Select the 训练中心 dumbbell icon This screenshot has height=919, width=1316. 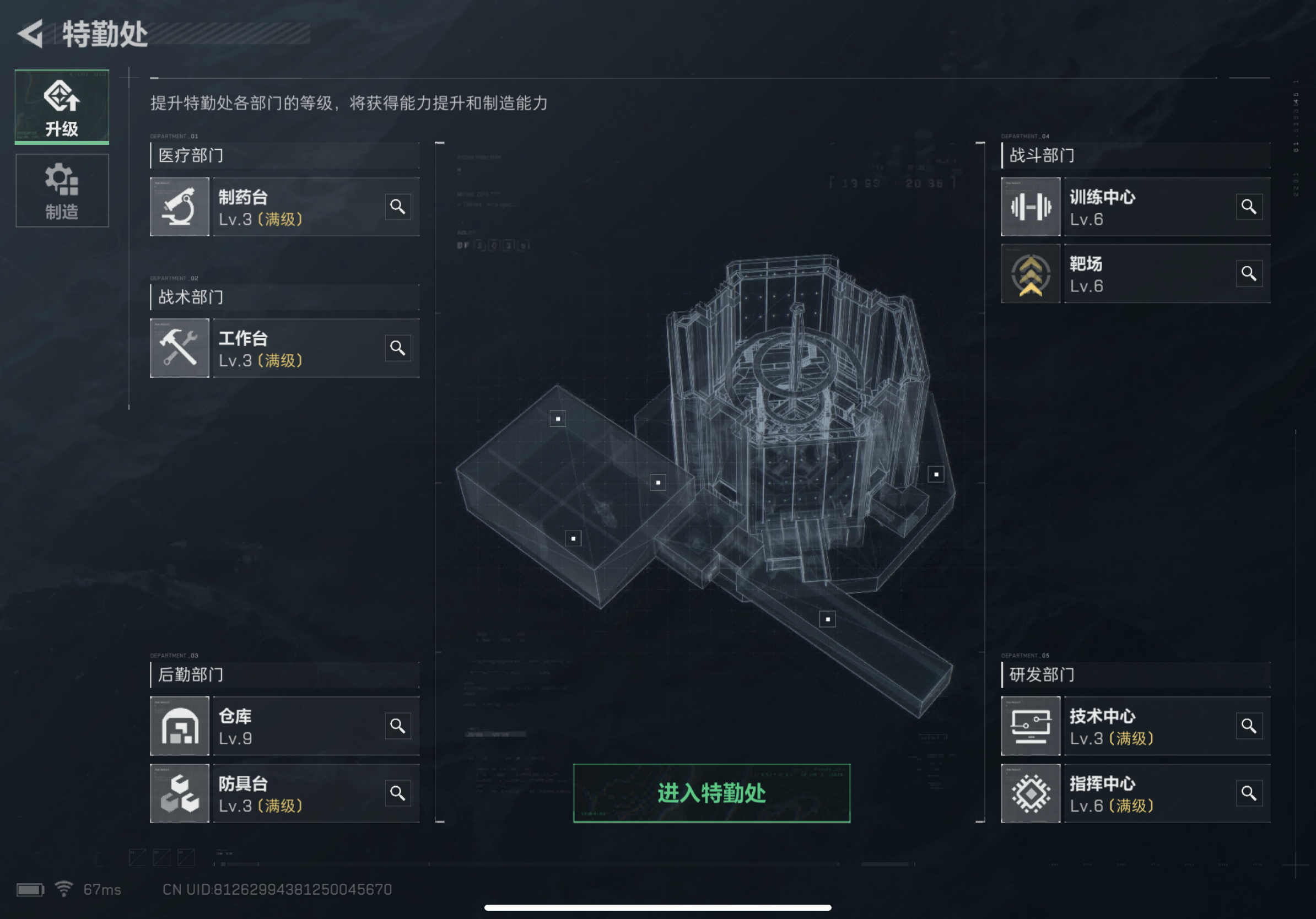(x=1030, y=207)
